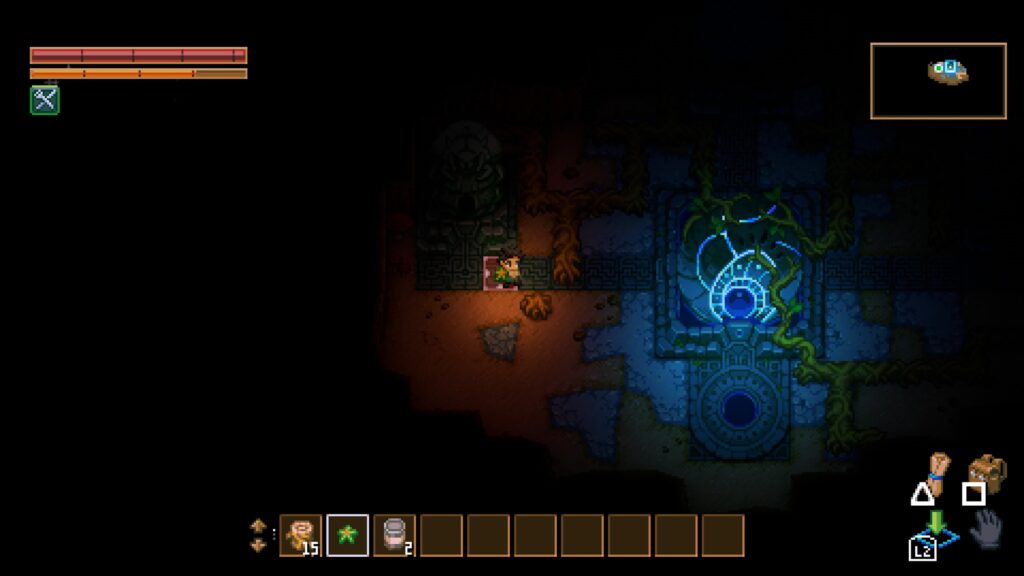Open the crafting scroll icon
The image size is (1024, 576).
coord(937,470)
